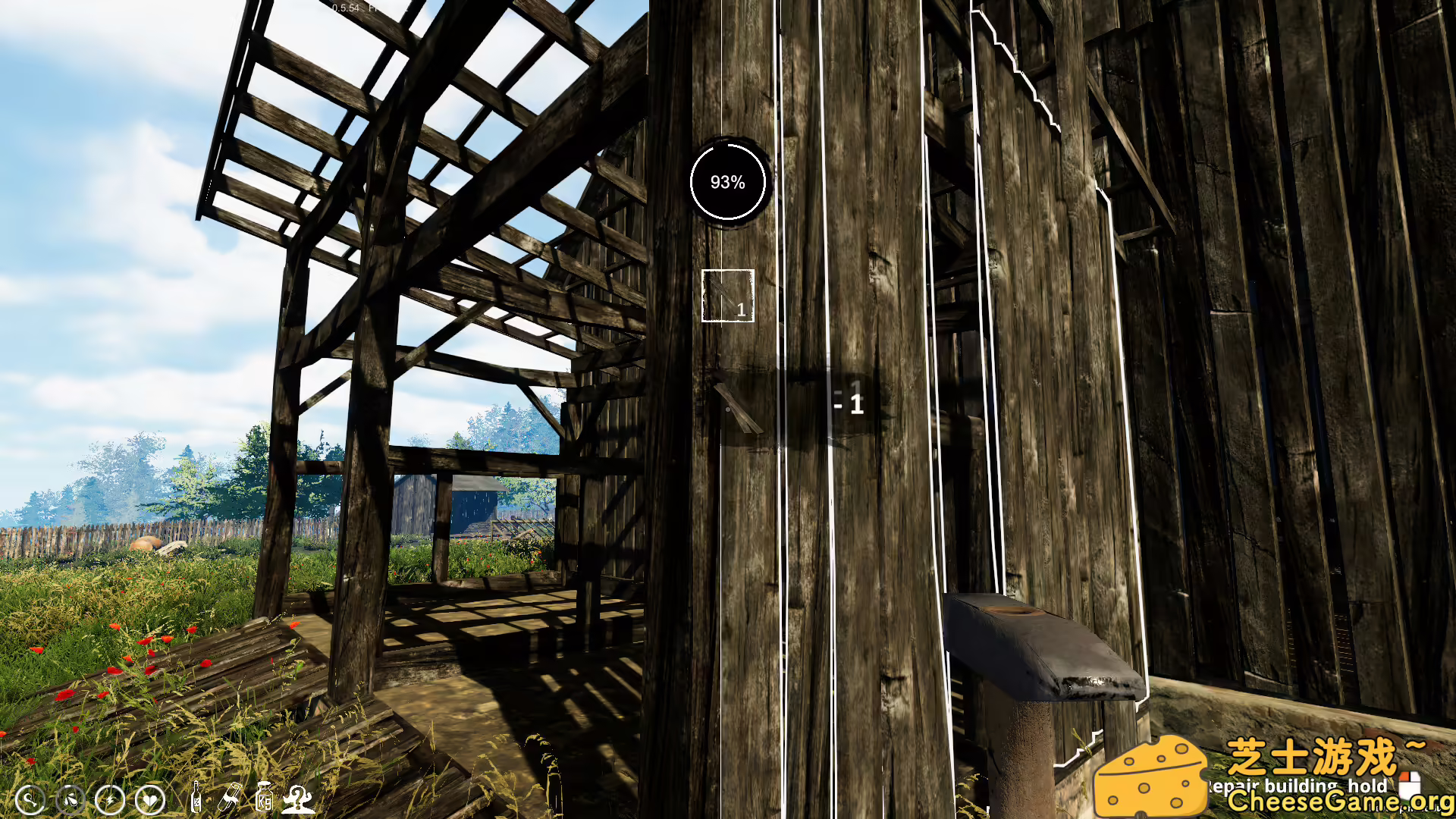Click the alcohol bottle percentage indicator icon
Screen dimensions: 1456x819
(x=196, y=799)
